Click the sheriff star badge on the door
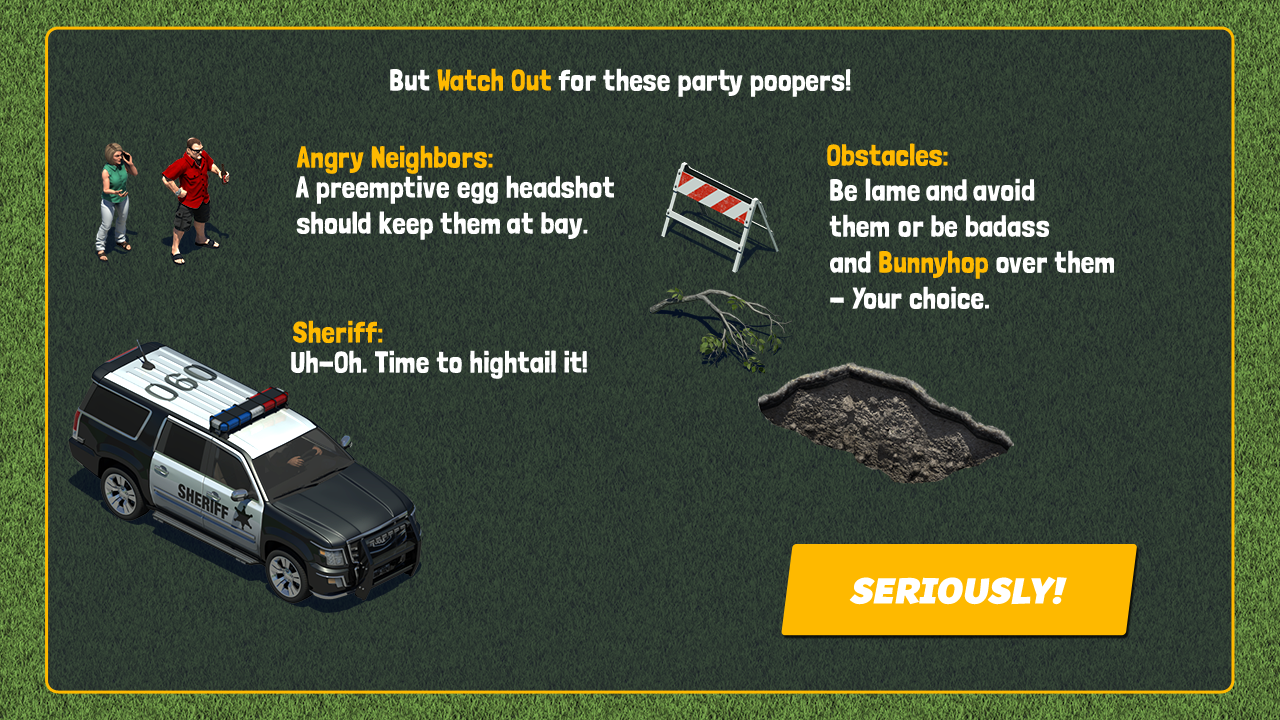 [243, 517]
